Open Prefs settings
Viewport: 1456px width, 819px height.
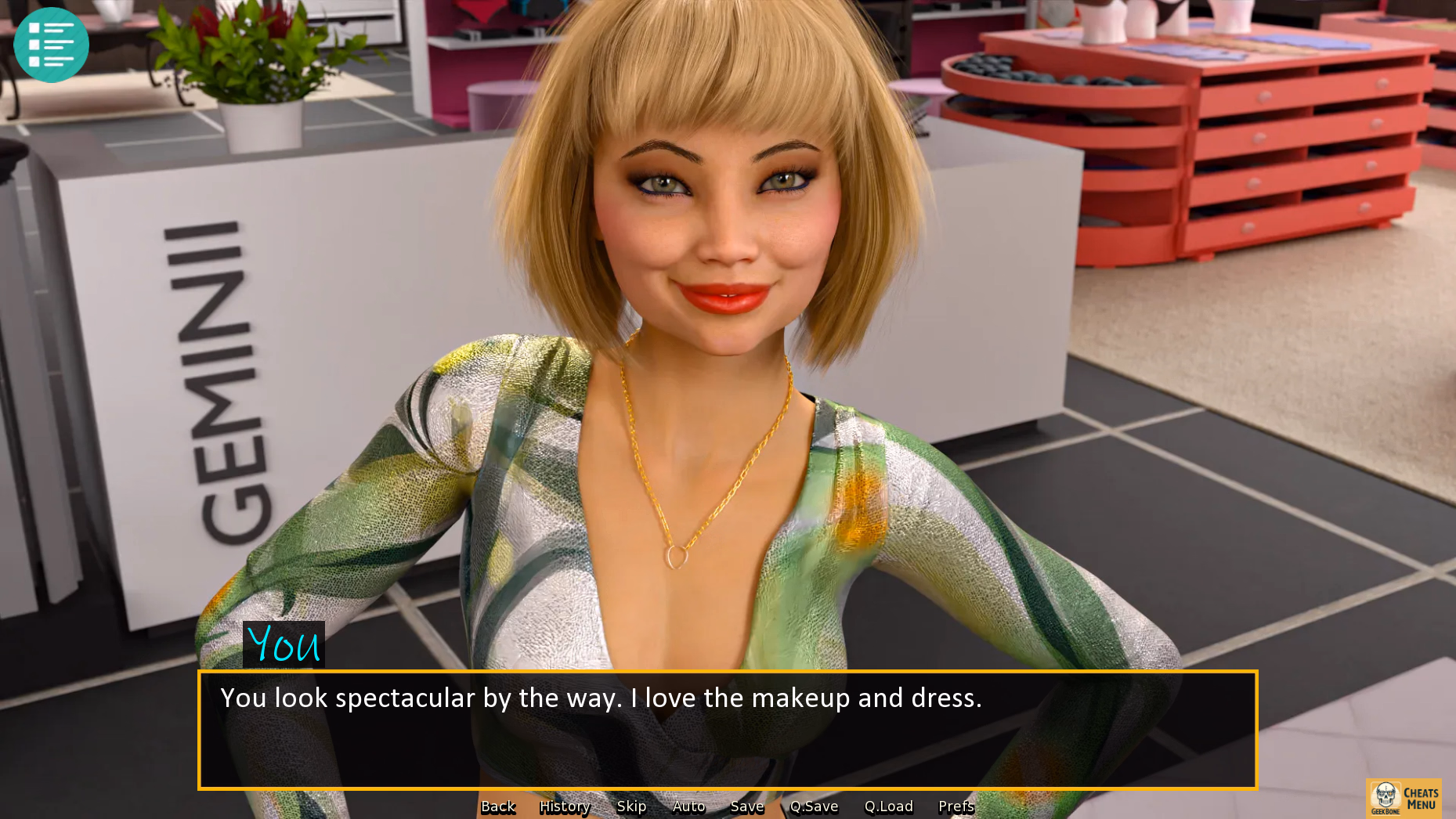click(956, 806)
